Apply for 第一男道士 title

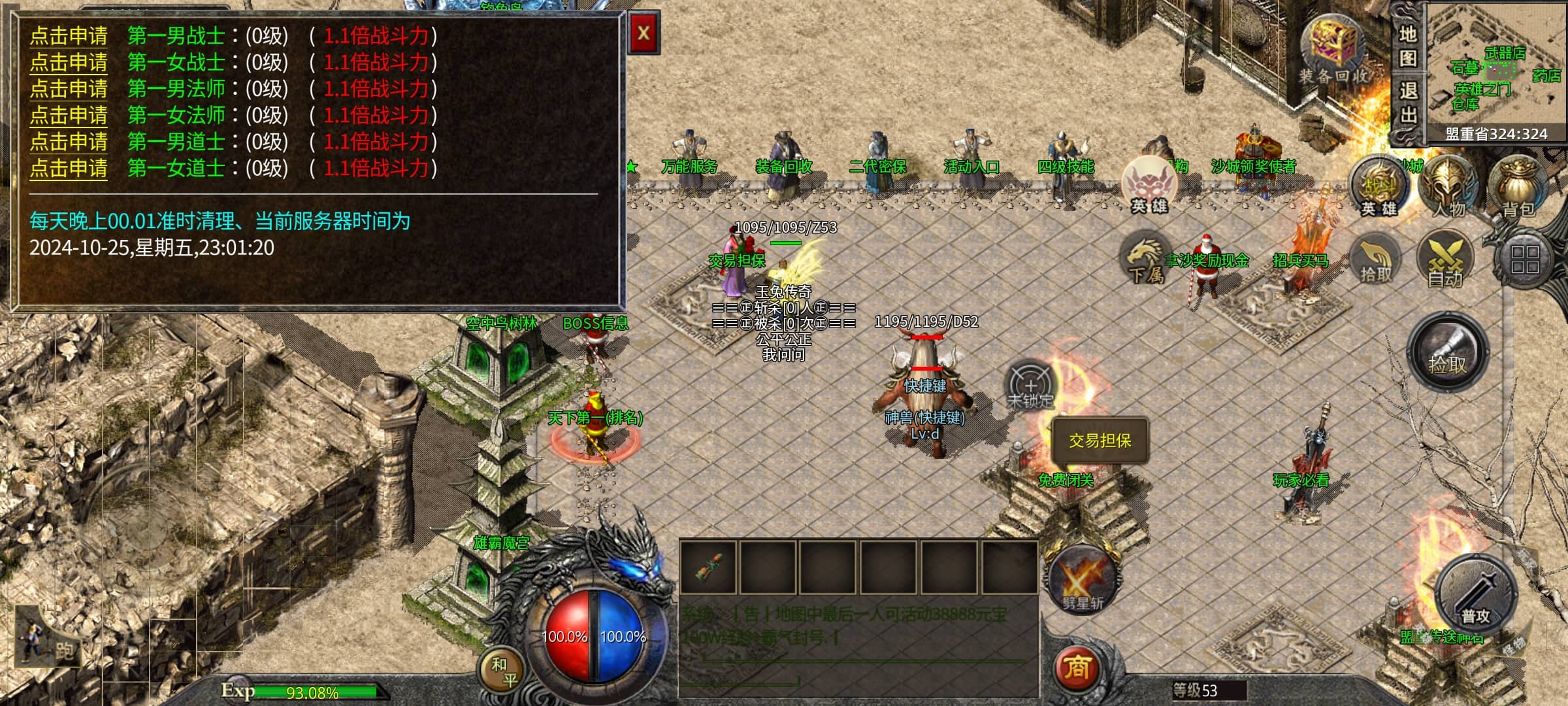pos(69,142)
